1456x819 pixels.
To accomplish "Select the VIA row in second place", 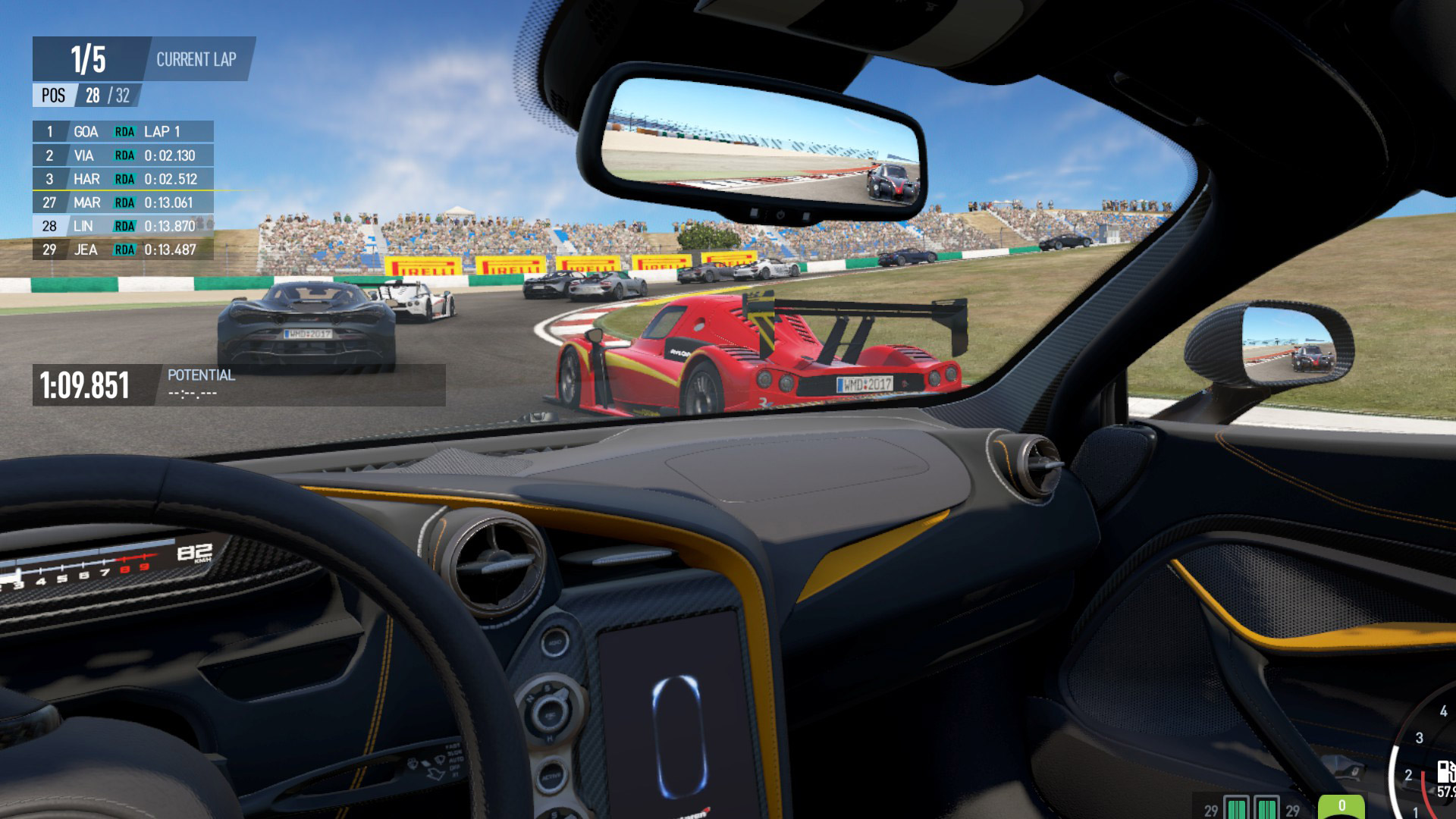I will (123, 155).
